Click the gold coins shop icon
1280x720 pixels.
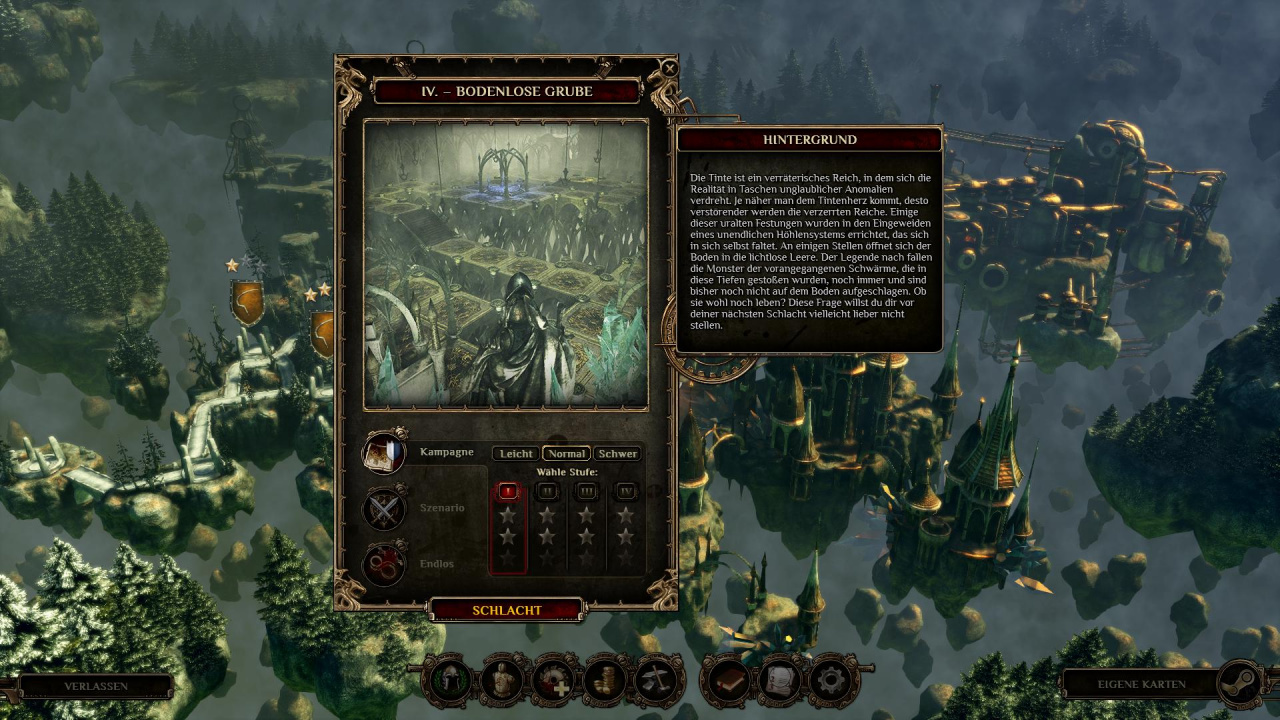point(606,680)
